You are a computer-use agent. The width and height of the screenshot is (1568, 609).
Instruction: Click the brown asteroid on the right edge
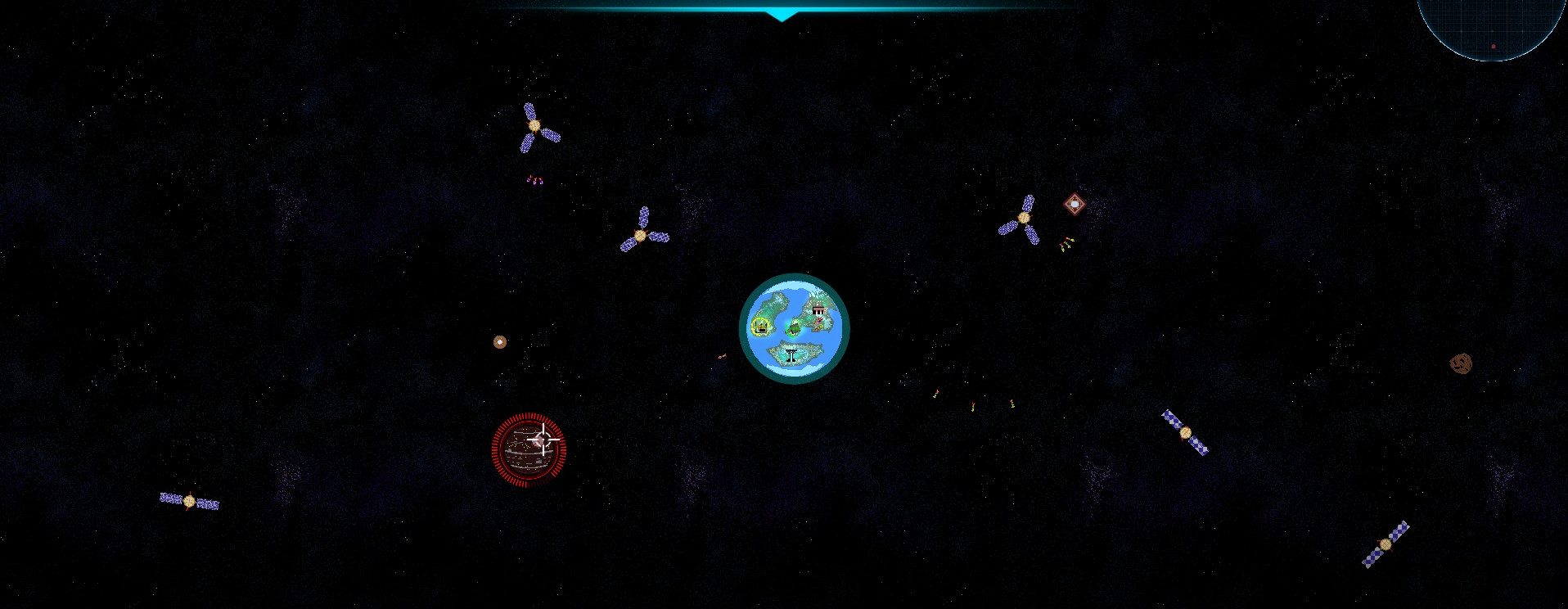[1461, 363]
